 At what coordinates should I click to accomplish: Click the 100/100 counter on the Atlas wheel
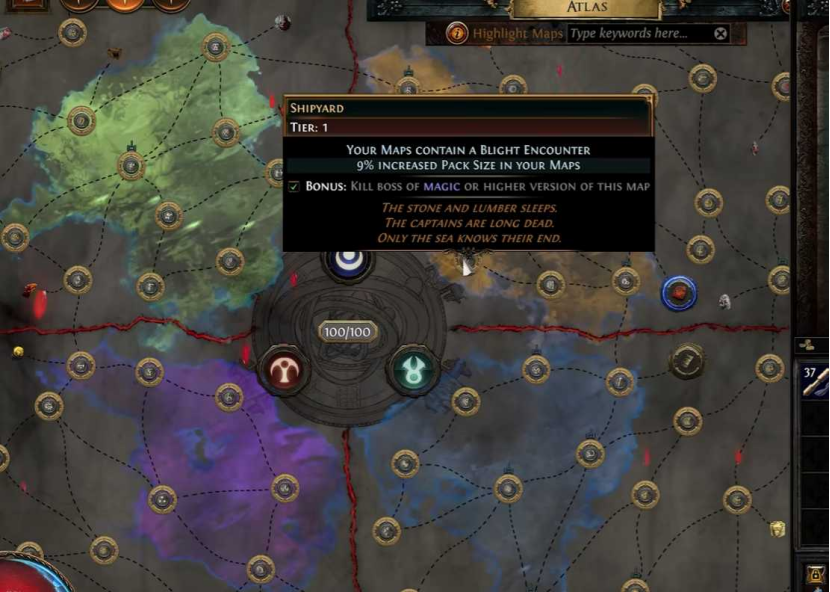347,331
